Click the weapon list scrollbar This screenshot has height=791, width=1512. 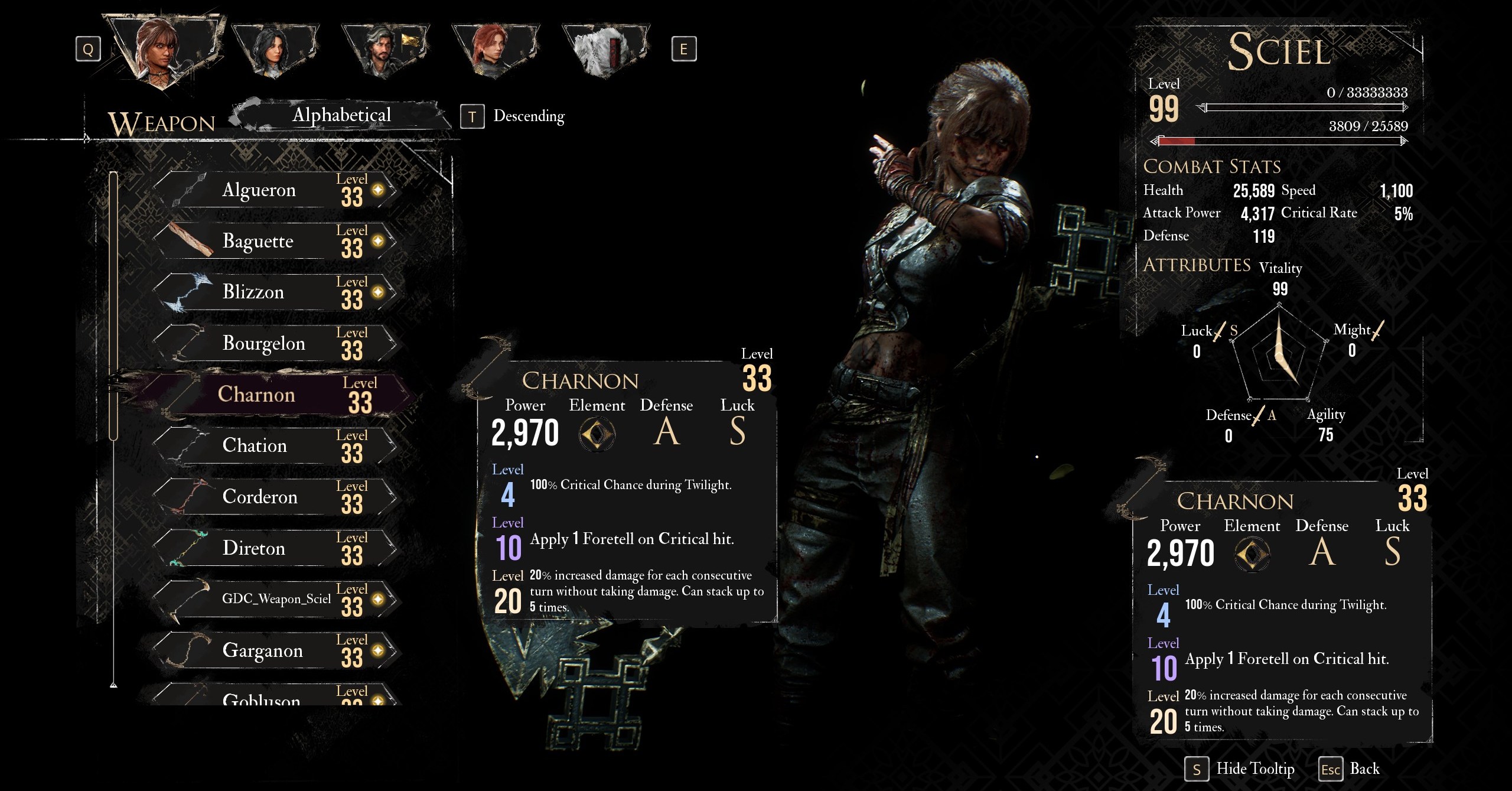[113, 306]
